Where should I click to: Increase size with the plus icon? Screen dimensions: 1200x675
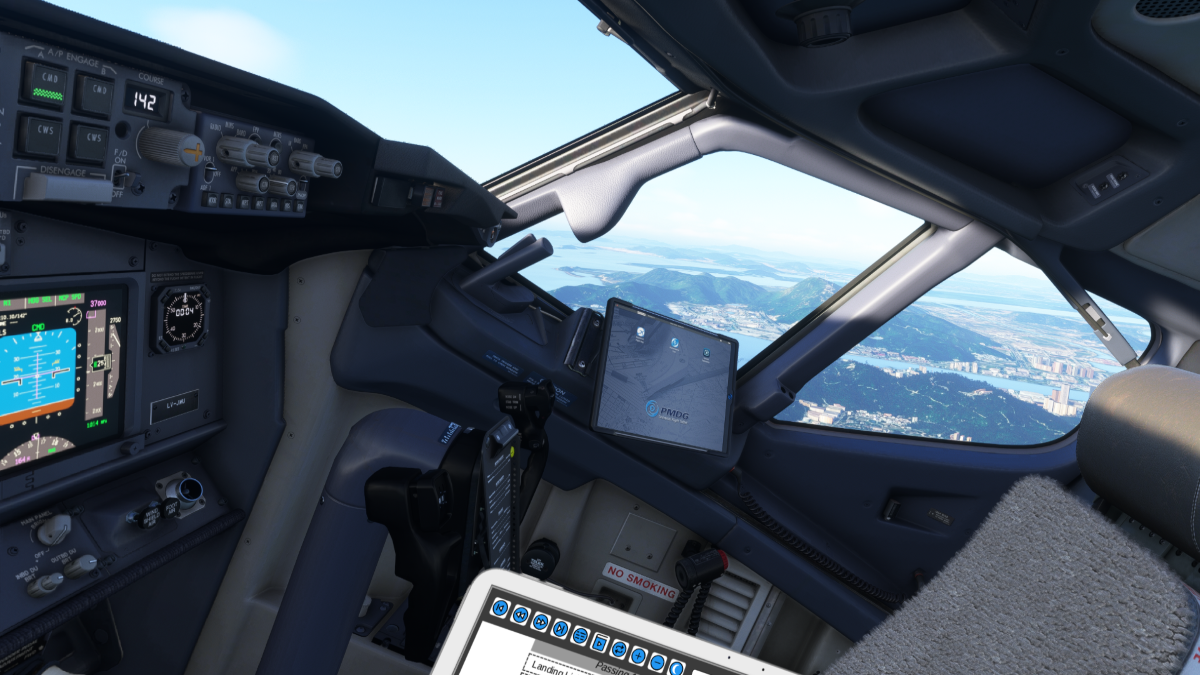click(x=638, y=655)
